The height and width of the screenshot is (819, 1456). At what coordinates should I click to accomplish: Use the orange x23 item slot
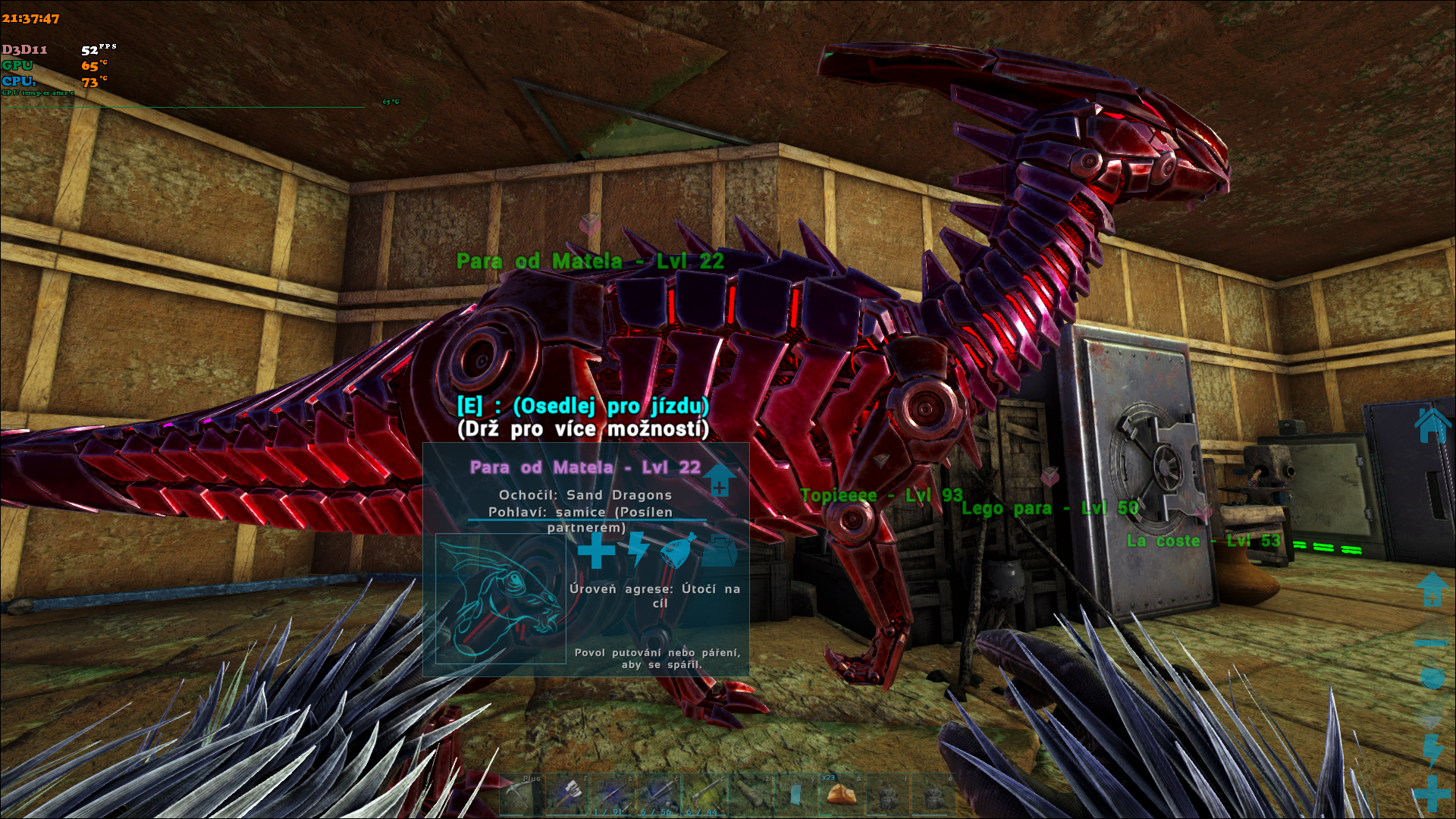840,793
